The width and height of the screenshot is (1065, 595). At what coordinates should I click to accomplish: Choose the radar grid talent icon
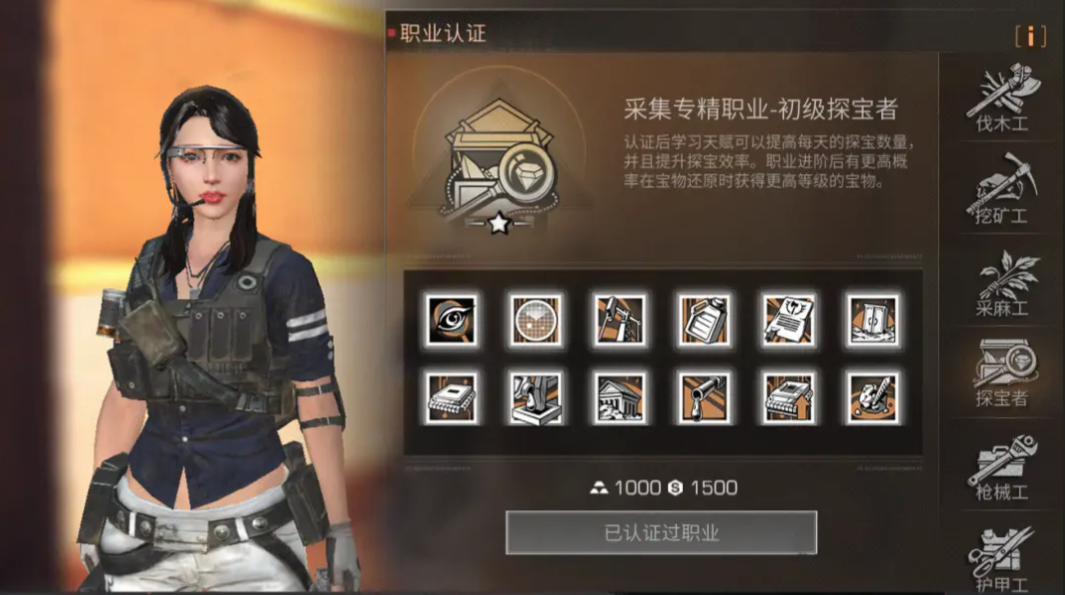point(534,320)
